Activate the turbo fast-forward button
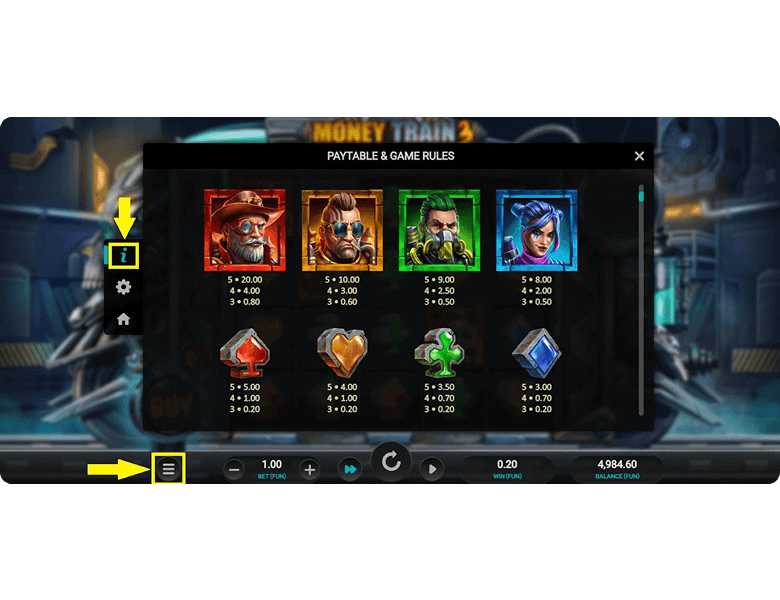 [x=350, y=469]
